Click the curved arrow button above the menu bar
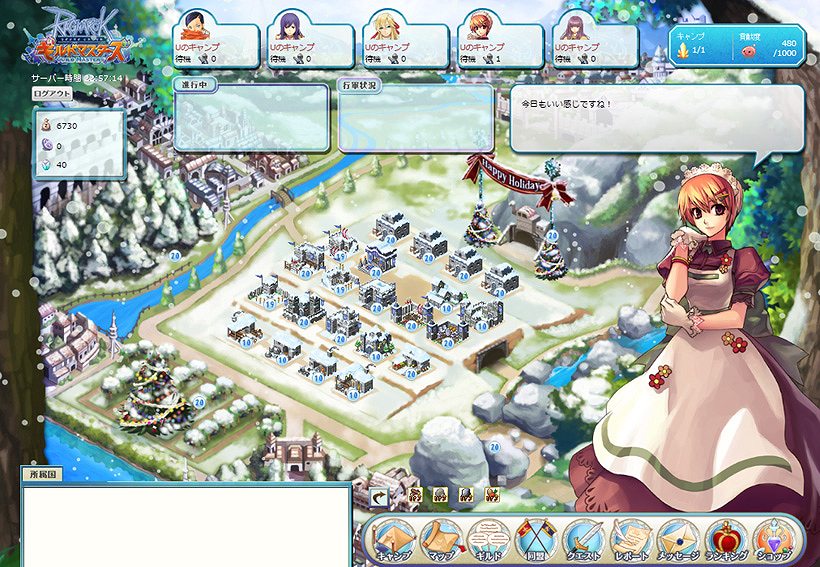 click(380, 495)
